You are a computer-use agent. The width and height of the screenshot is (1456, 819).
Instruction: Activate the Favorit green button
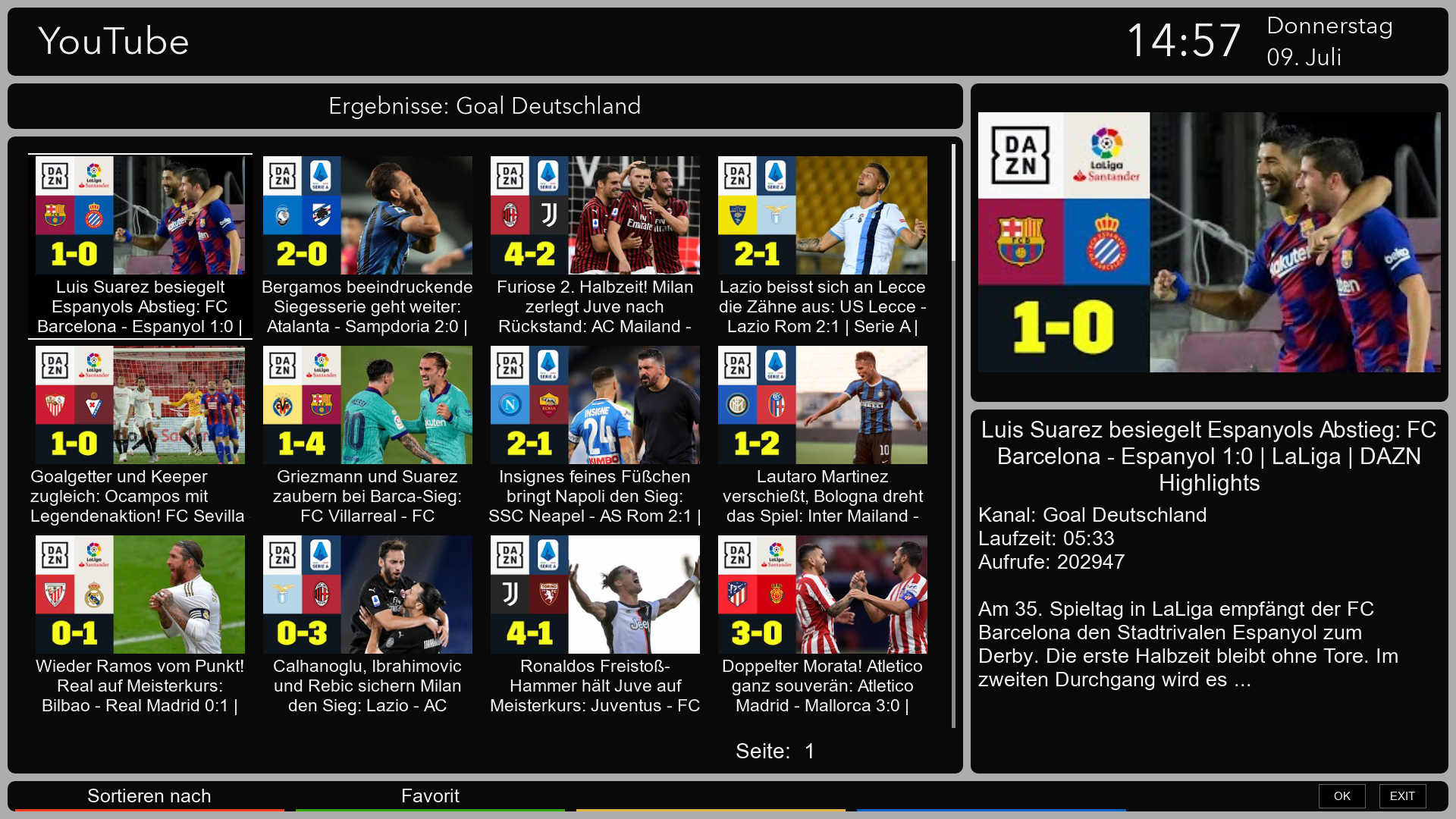point(430,796)
